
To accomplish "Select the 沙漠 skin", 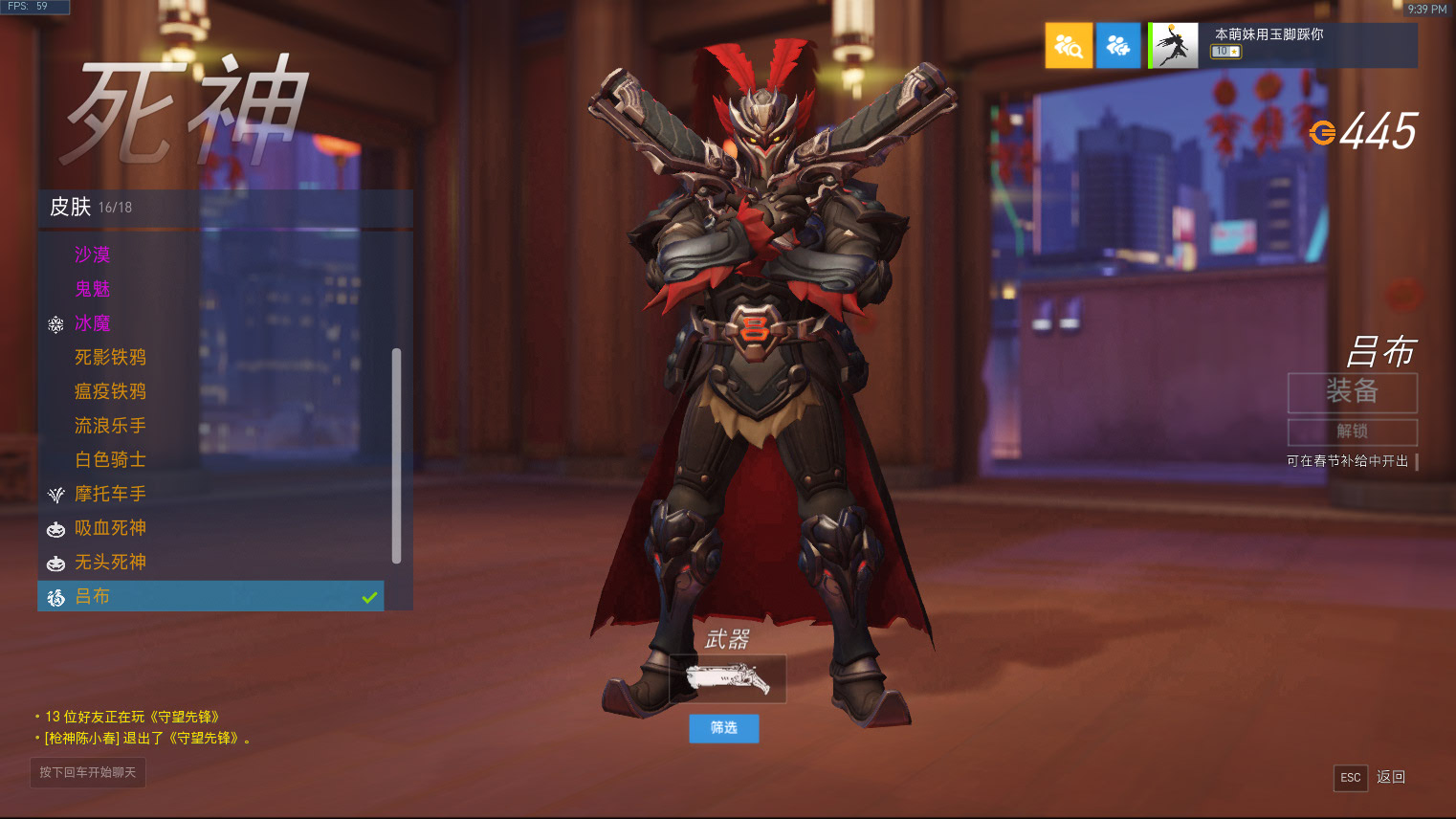I will click(93, 255).
